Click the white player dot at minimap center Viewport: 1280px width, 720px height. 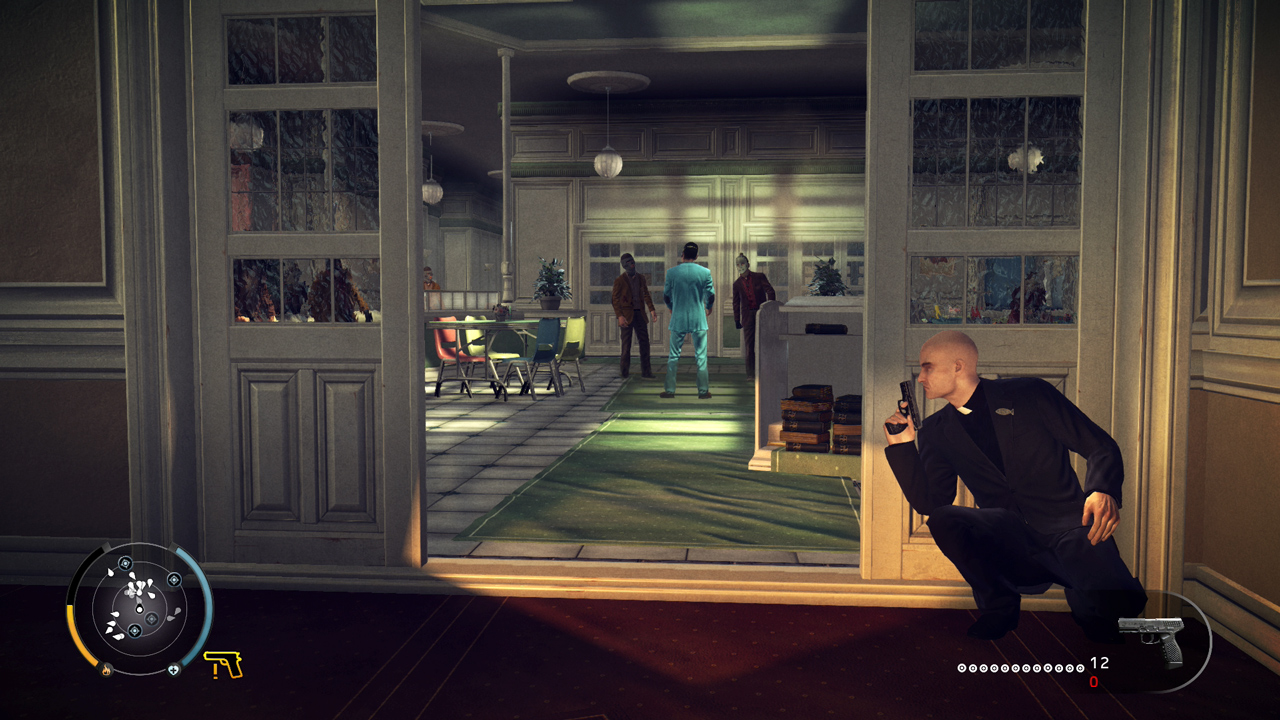(140, 609)
